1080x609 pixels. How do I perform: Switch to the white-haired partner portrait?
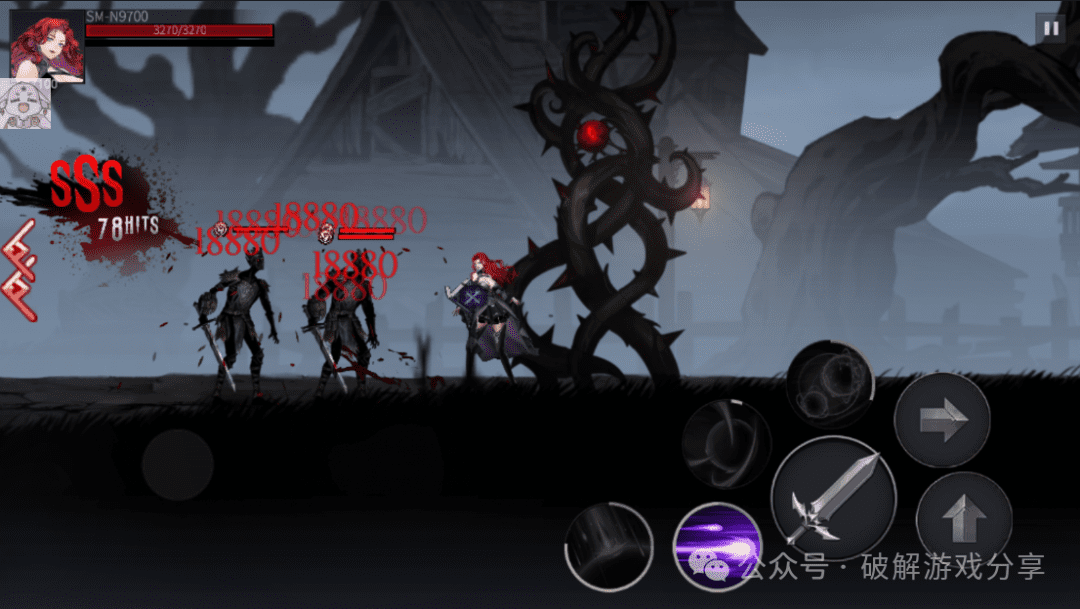(x=25, y=104)
